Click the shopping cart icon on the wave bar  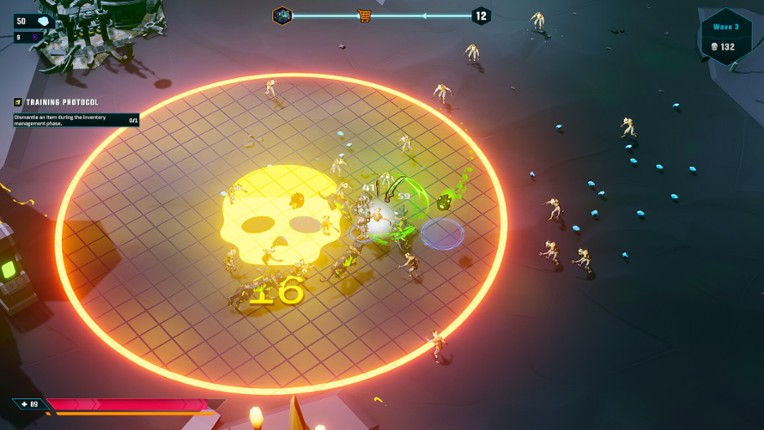[365, 15]
